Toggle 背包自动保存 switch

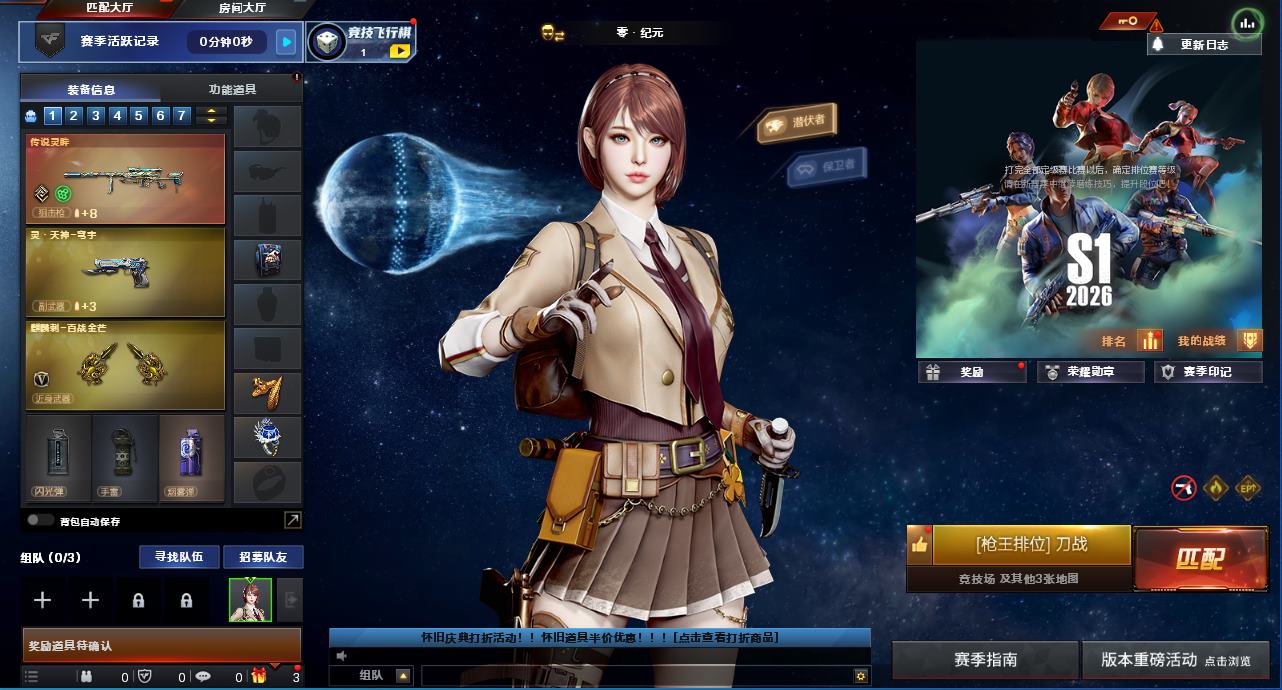(41, 520)
